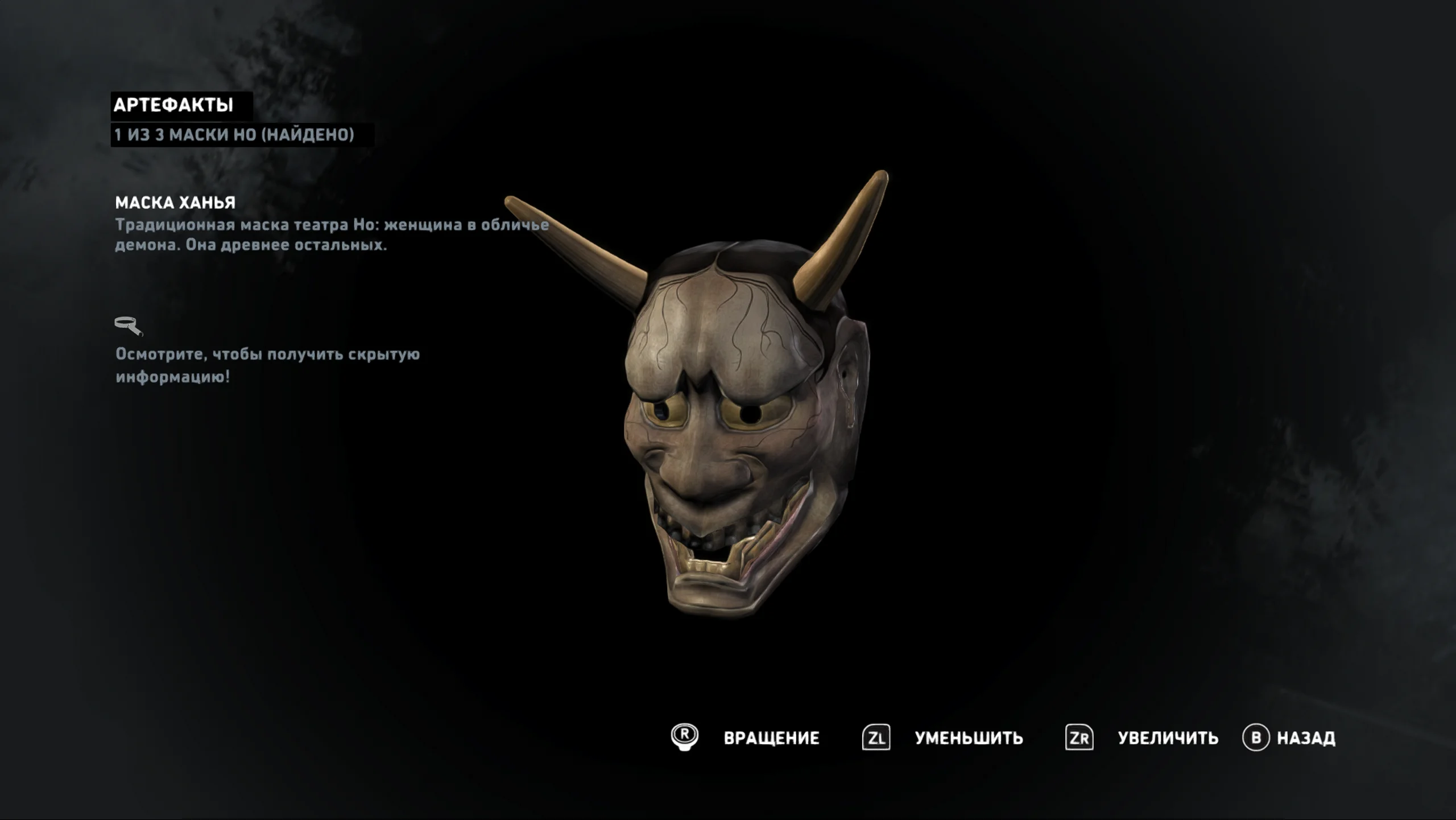The width and height of the screenshot is (1456, 820).
Task: Click the НАЗАД back label
Action: tap(1306, 738)
